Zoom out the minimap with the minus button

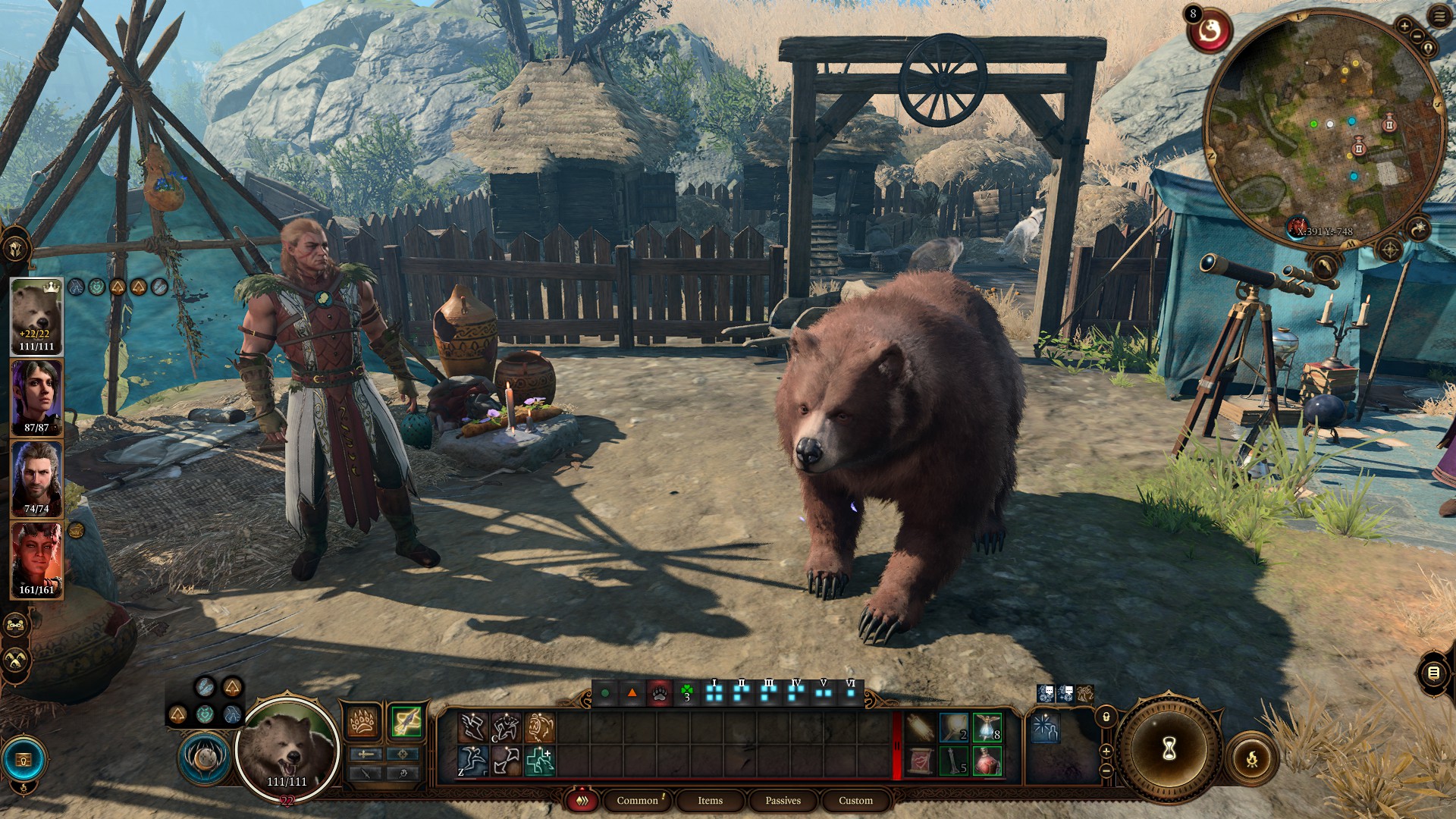1417,36
